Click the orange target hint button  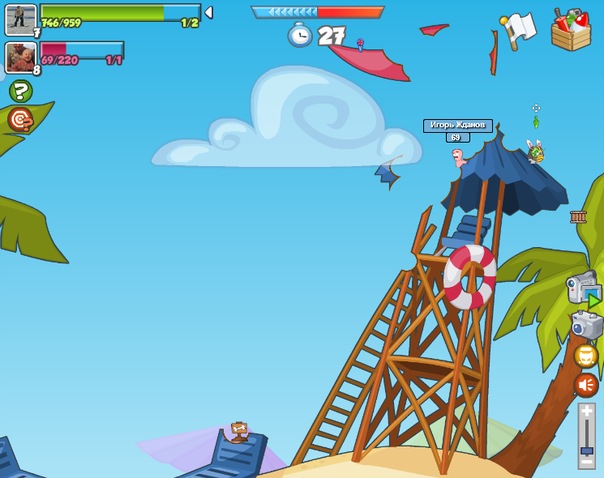click(20, 120)
